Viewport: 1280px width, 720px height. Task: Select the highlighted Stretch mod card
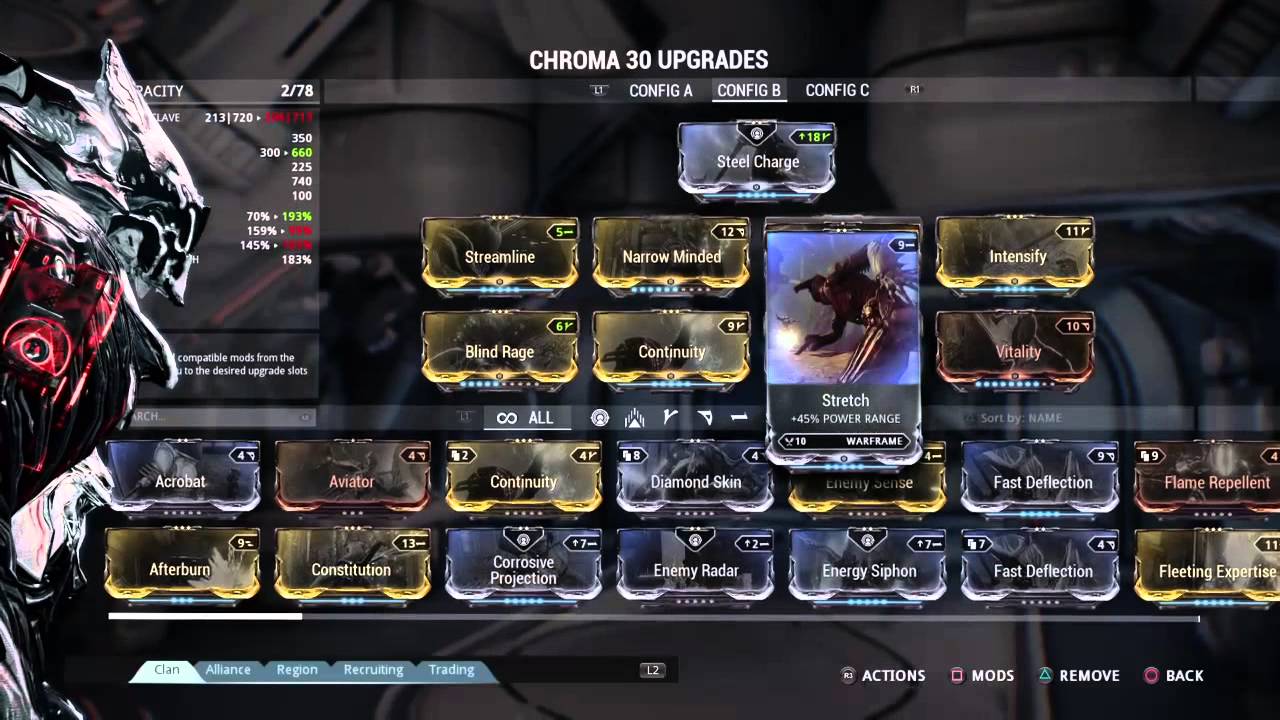tap(843, 340)
